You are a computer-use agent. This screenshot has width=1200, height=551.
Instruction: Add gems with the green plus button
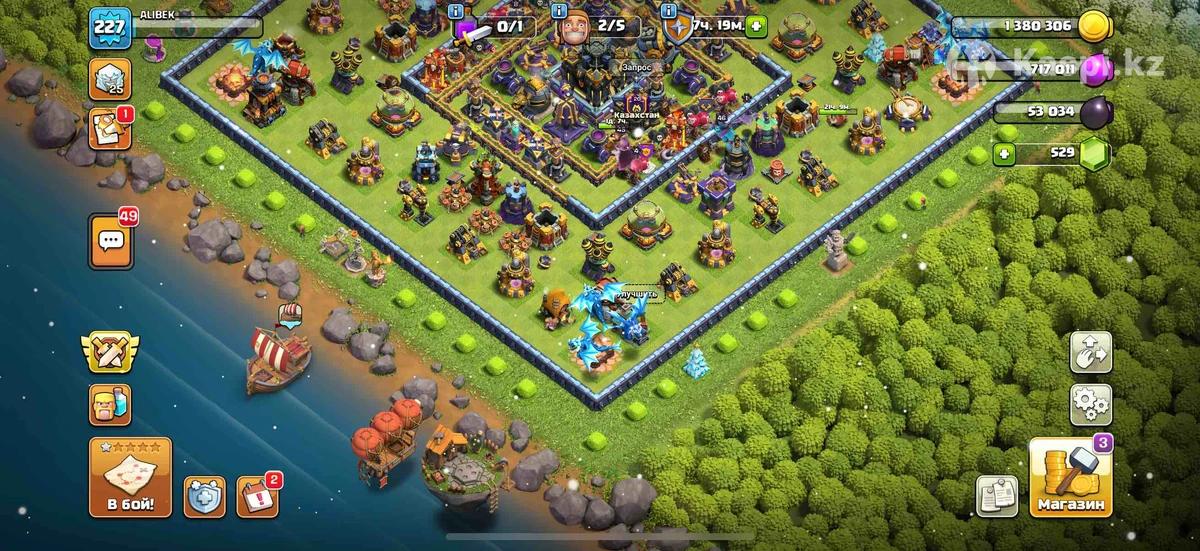tap(1006, 153)
